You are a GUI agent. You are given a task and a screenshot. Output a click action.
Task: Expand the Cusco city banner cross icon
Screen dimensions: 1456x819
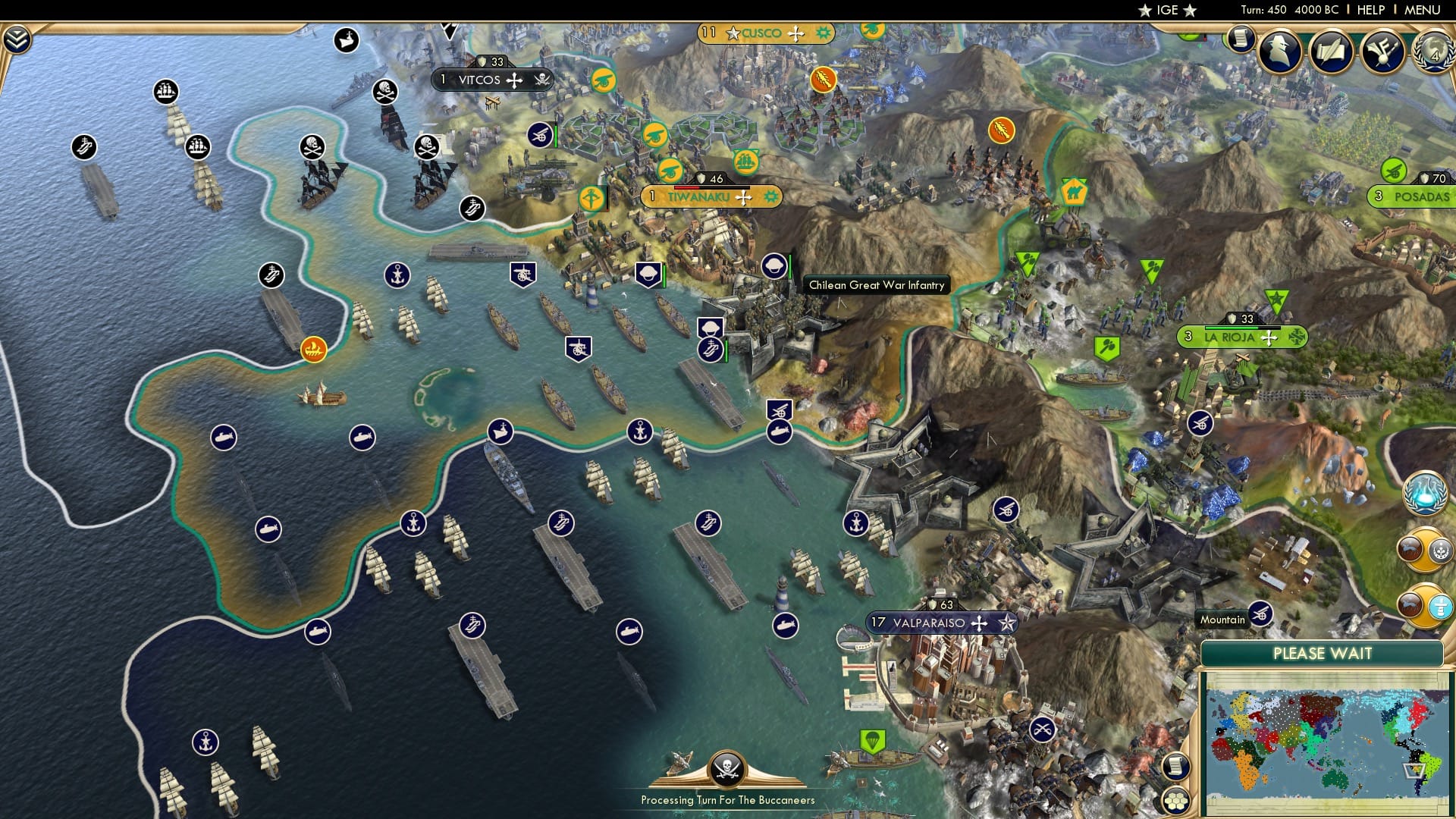[795, 33]
